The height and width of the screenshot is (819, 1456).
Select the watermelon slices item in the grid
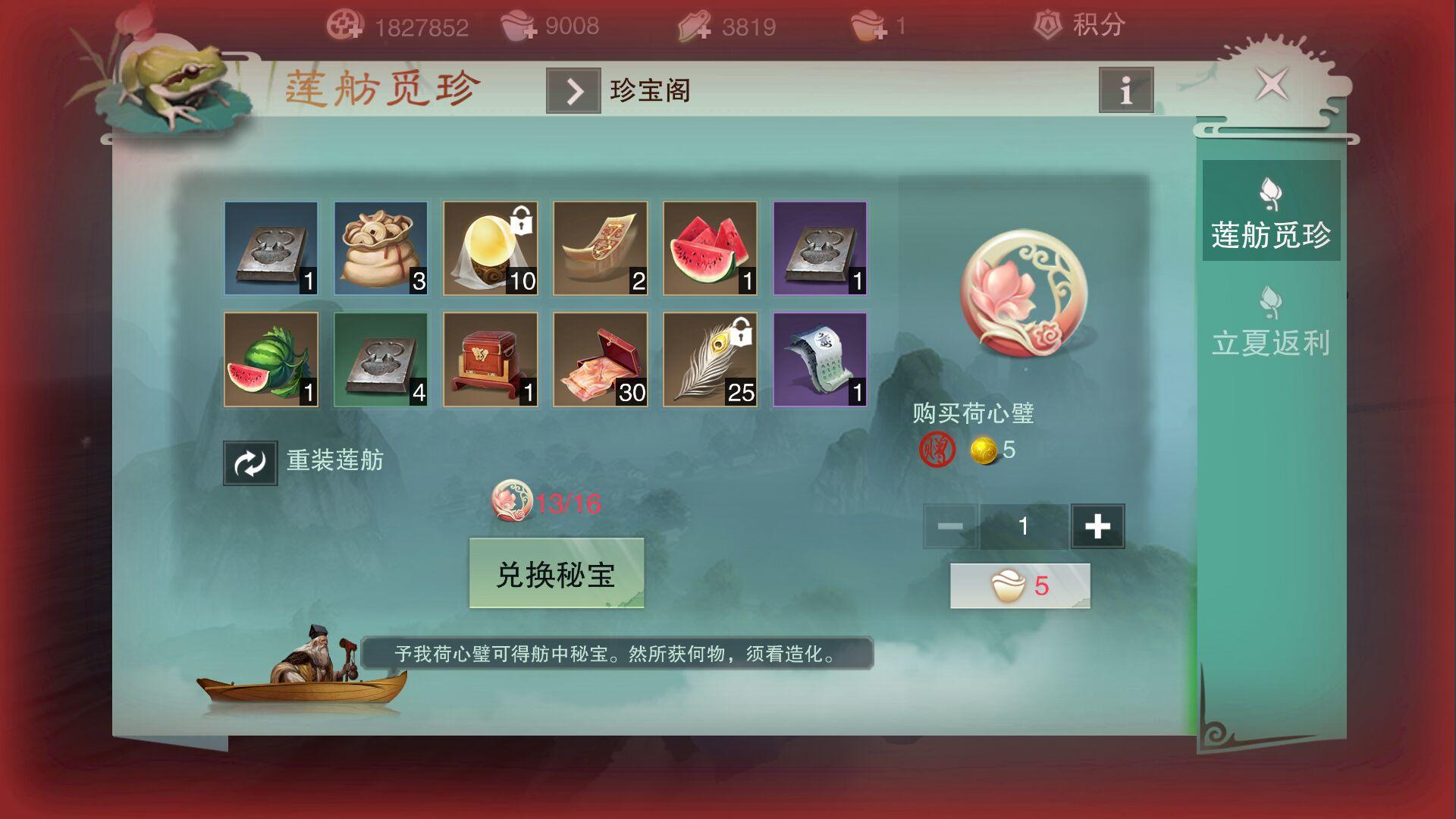pyautogui.click(x=709, y=248)
